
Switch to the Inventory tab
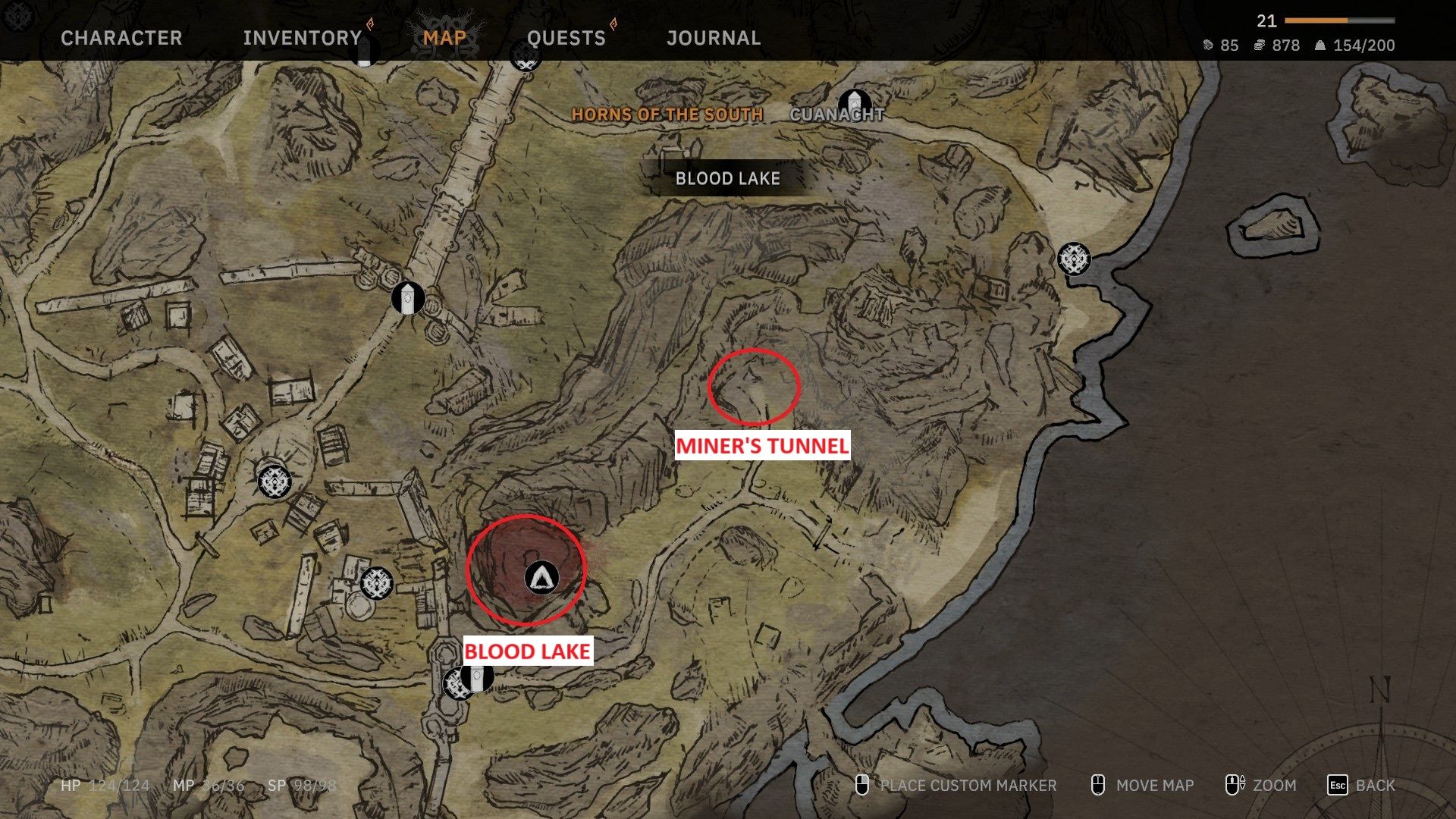click(x=303, y=38)
